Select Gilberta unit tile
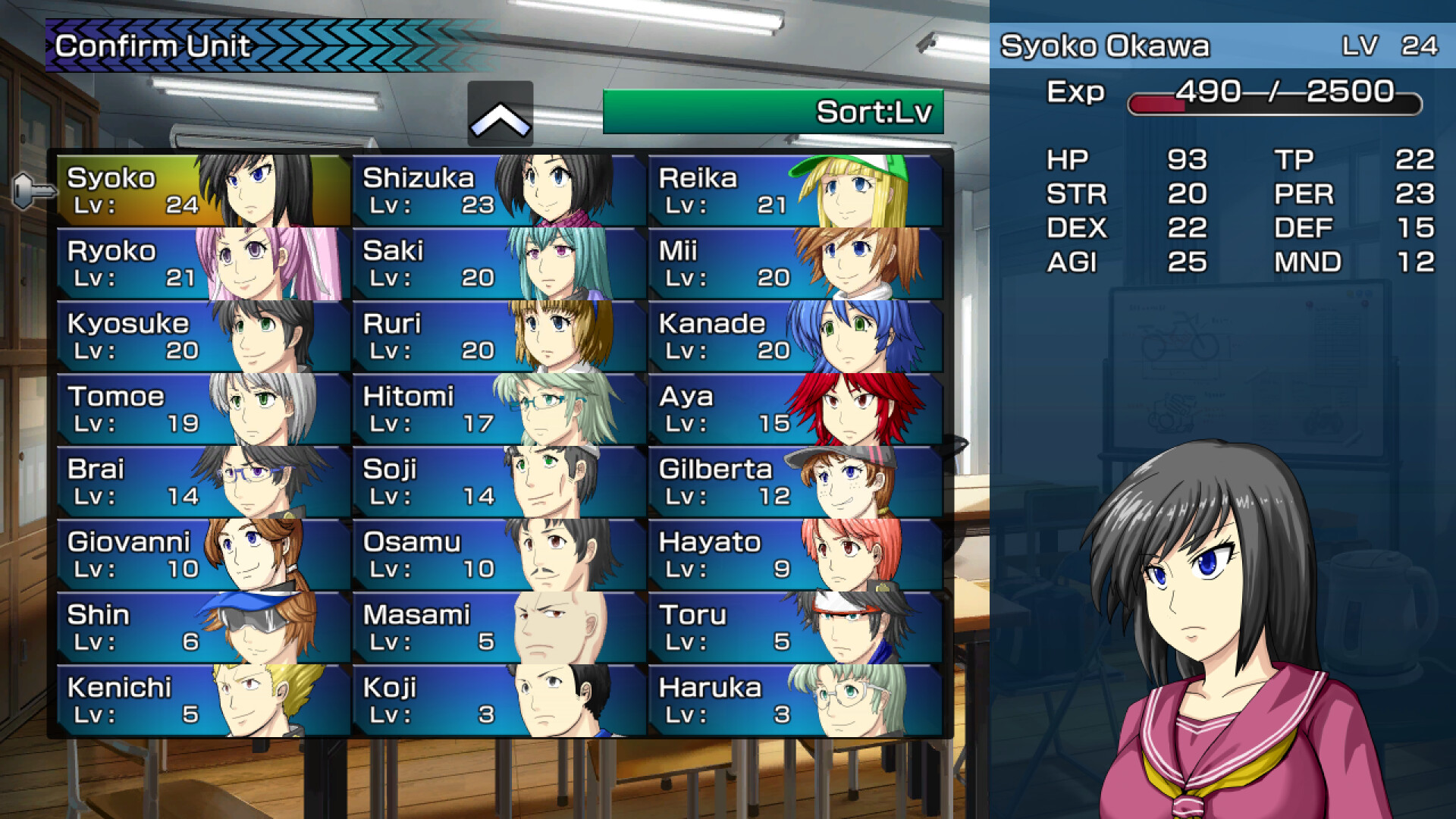This screenshot has height=819, width=1456. pos(795,482)
